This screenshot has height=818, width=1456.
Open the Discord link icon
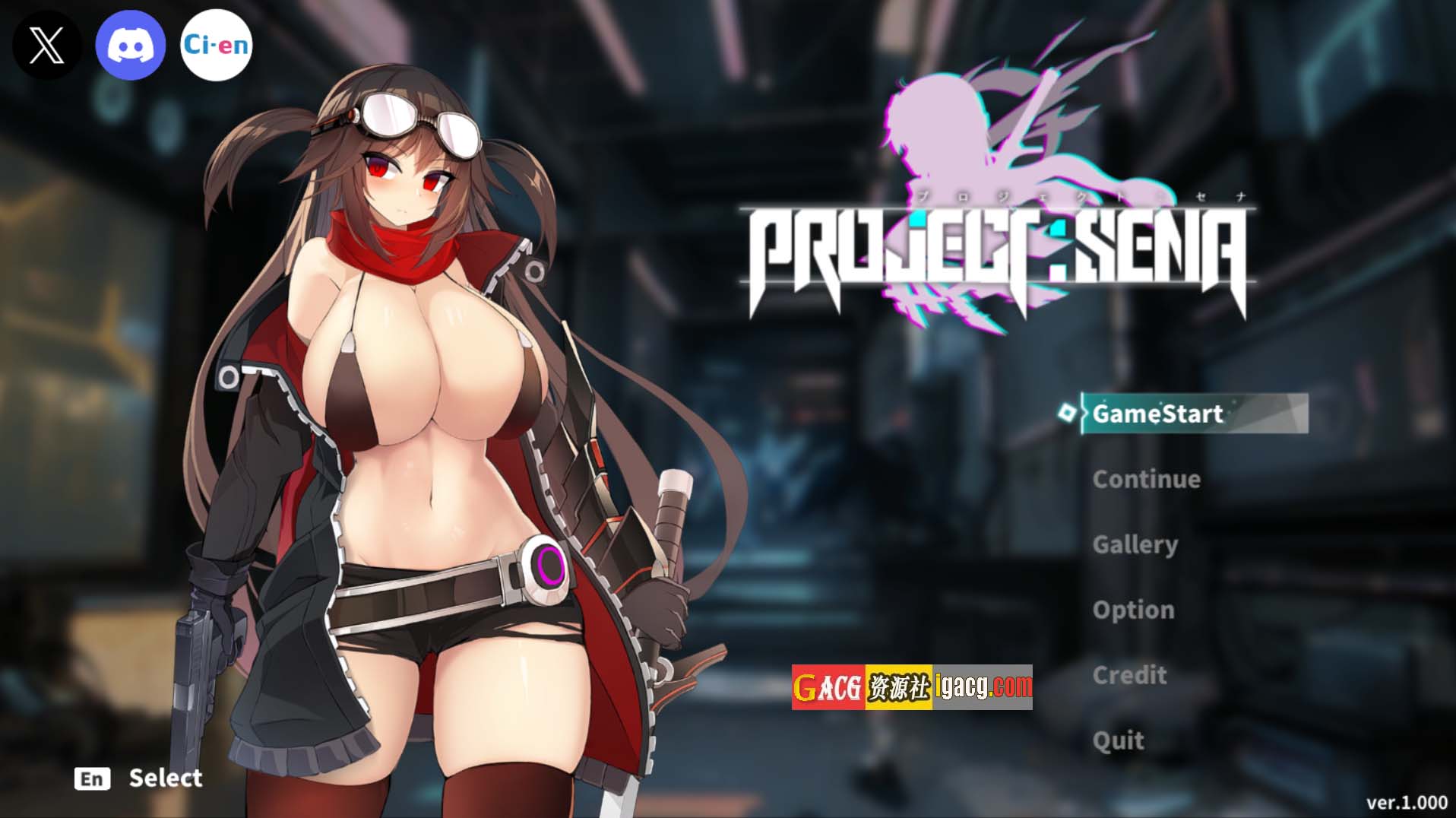click(x=131, y=46)
